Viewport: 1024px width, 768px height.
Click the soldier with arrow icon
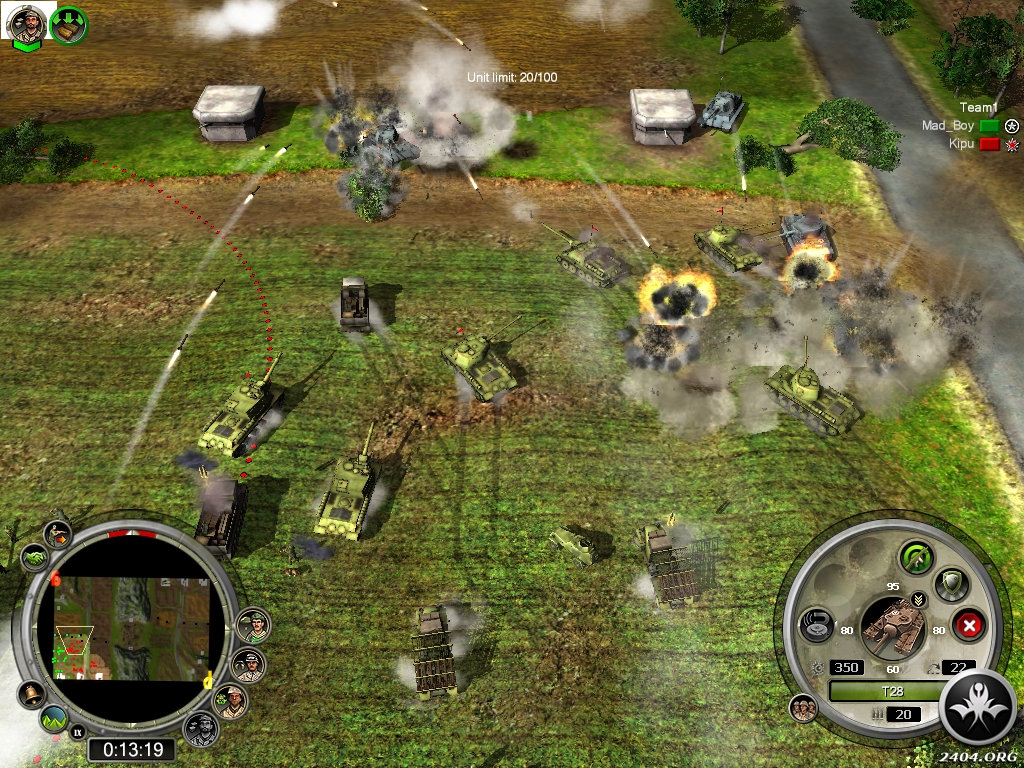tap(58, 535)
